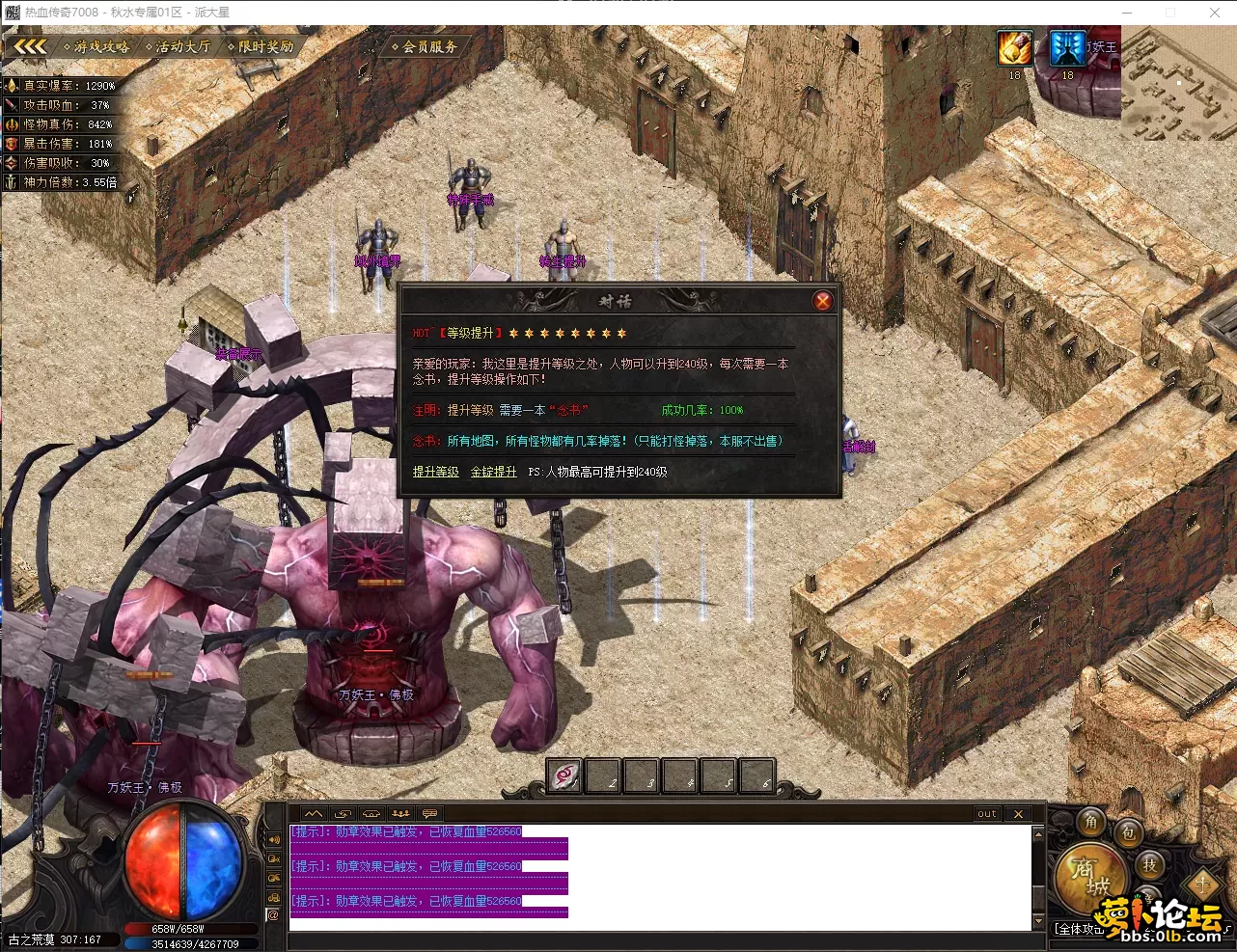
Task: Open the skills 技 button
Action: pyautogui.click(x=1149, y=865)
